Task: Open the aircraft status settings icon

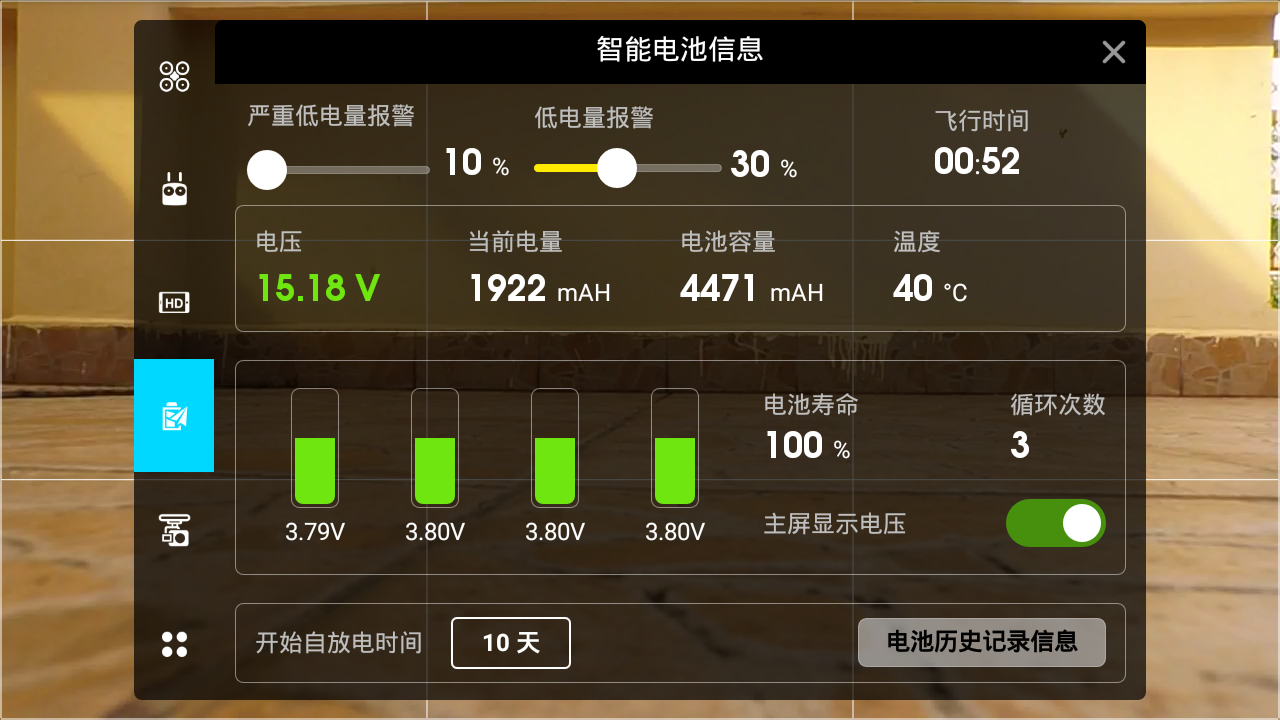Action: coord(174,77)
